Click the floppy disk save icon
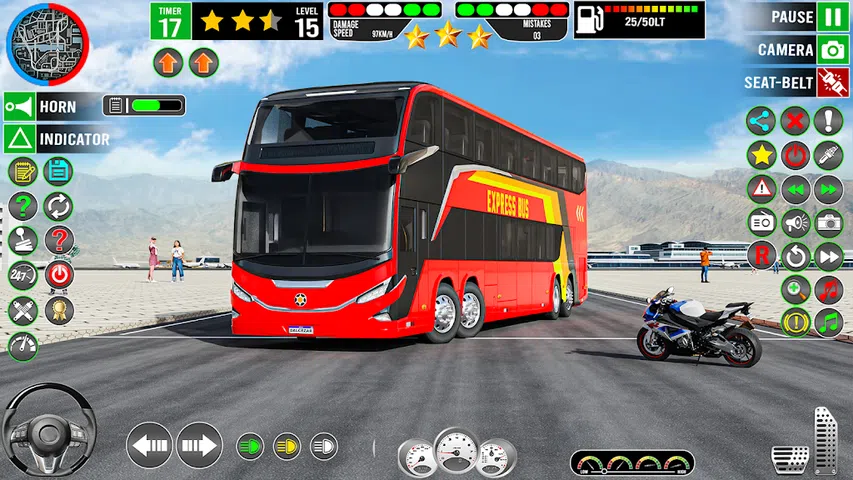 pos(58,171)
